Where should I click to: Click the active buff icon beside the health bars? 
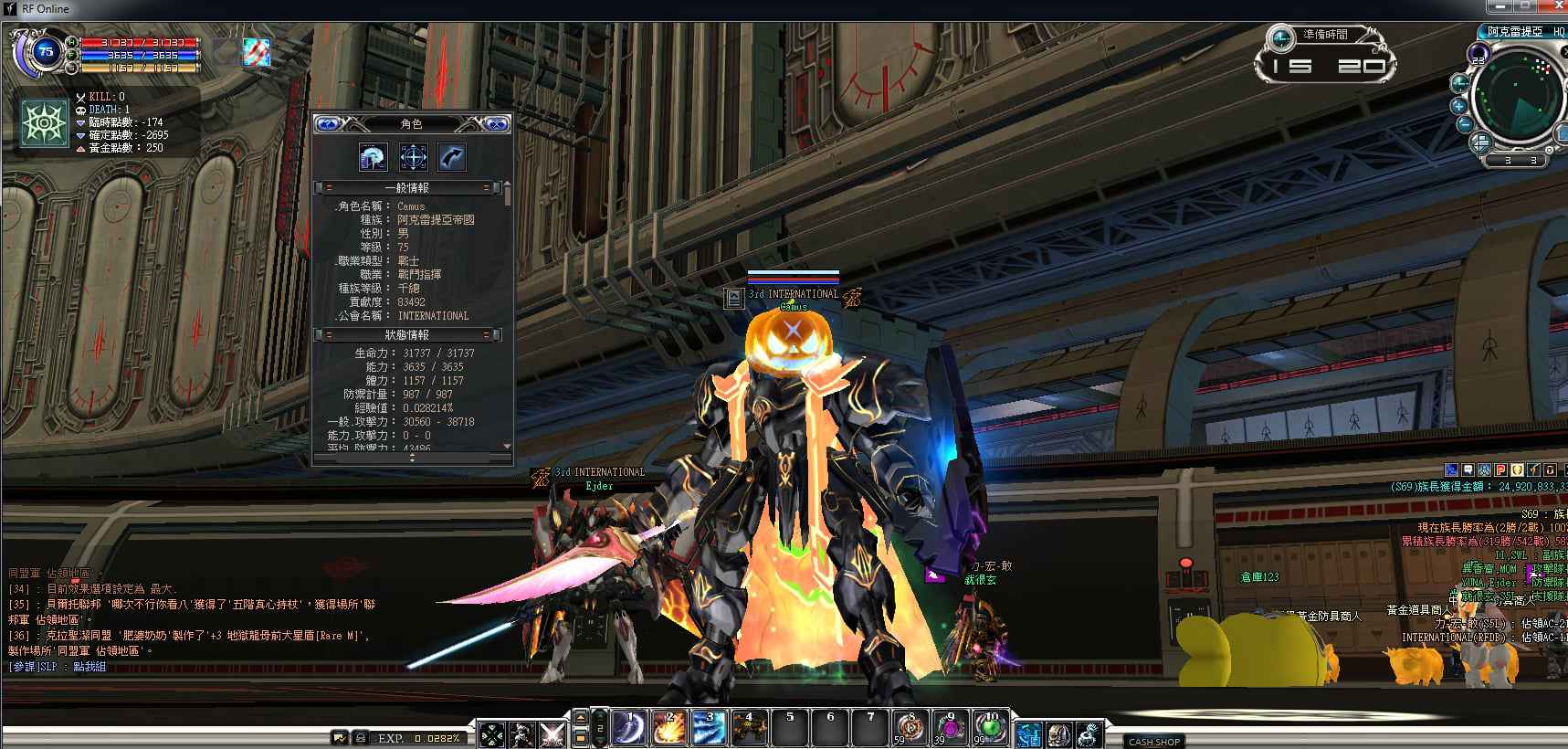pos(257,52)
